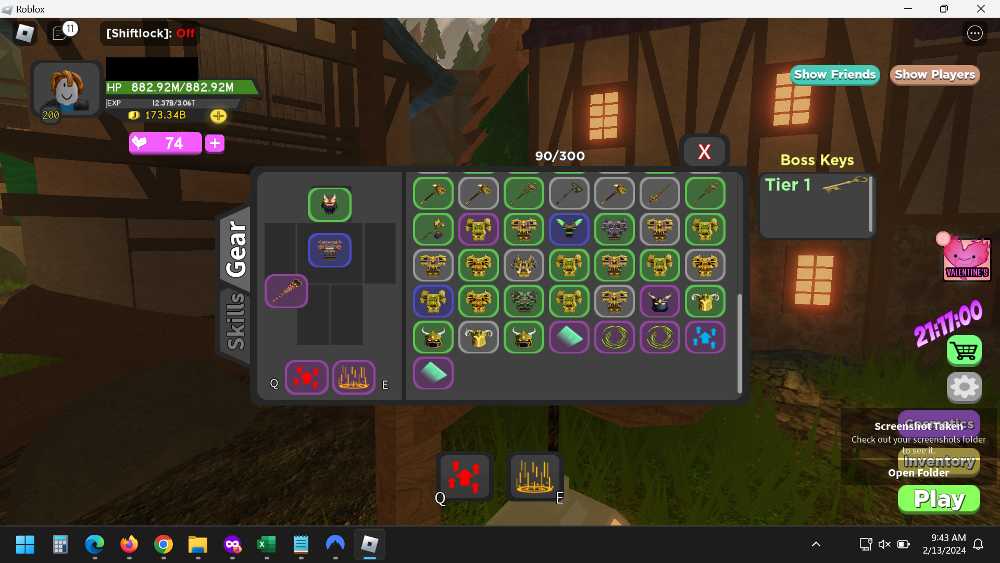Click the Play button

click(x=939, y=499)
